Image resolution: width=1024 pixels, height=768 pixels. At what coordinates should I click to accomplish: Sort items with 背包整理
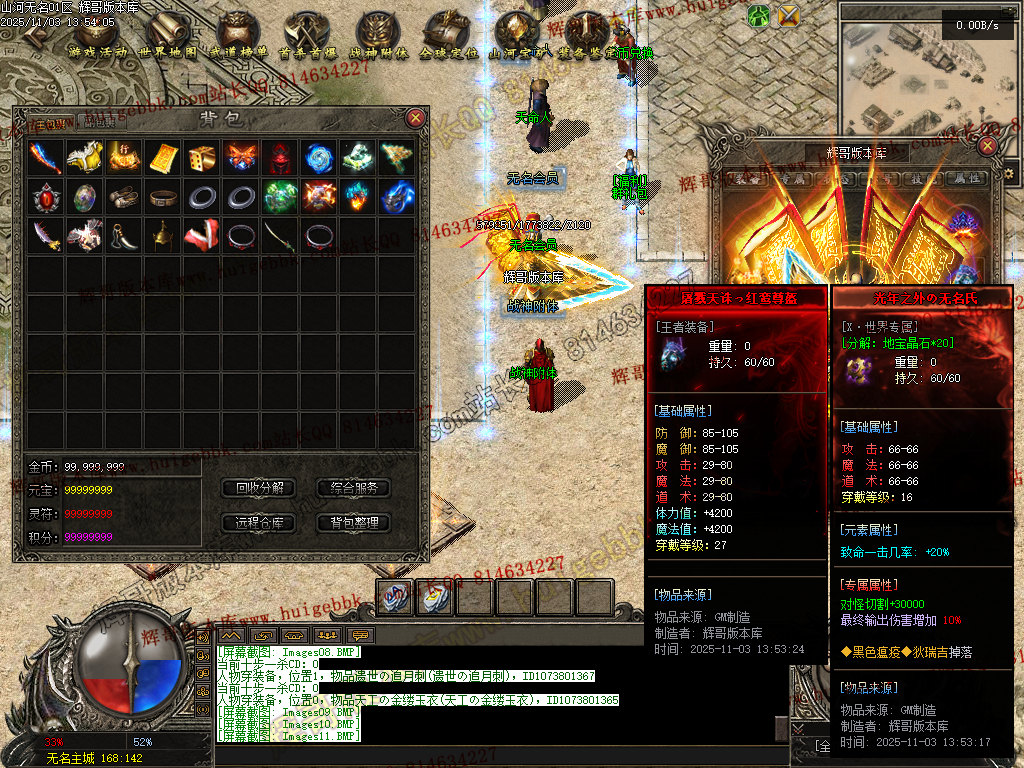click(x=353, y=522)
